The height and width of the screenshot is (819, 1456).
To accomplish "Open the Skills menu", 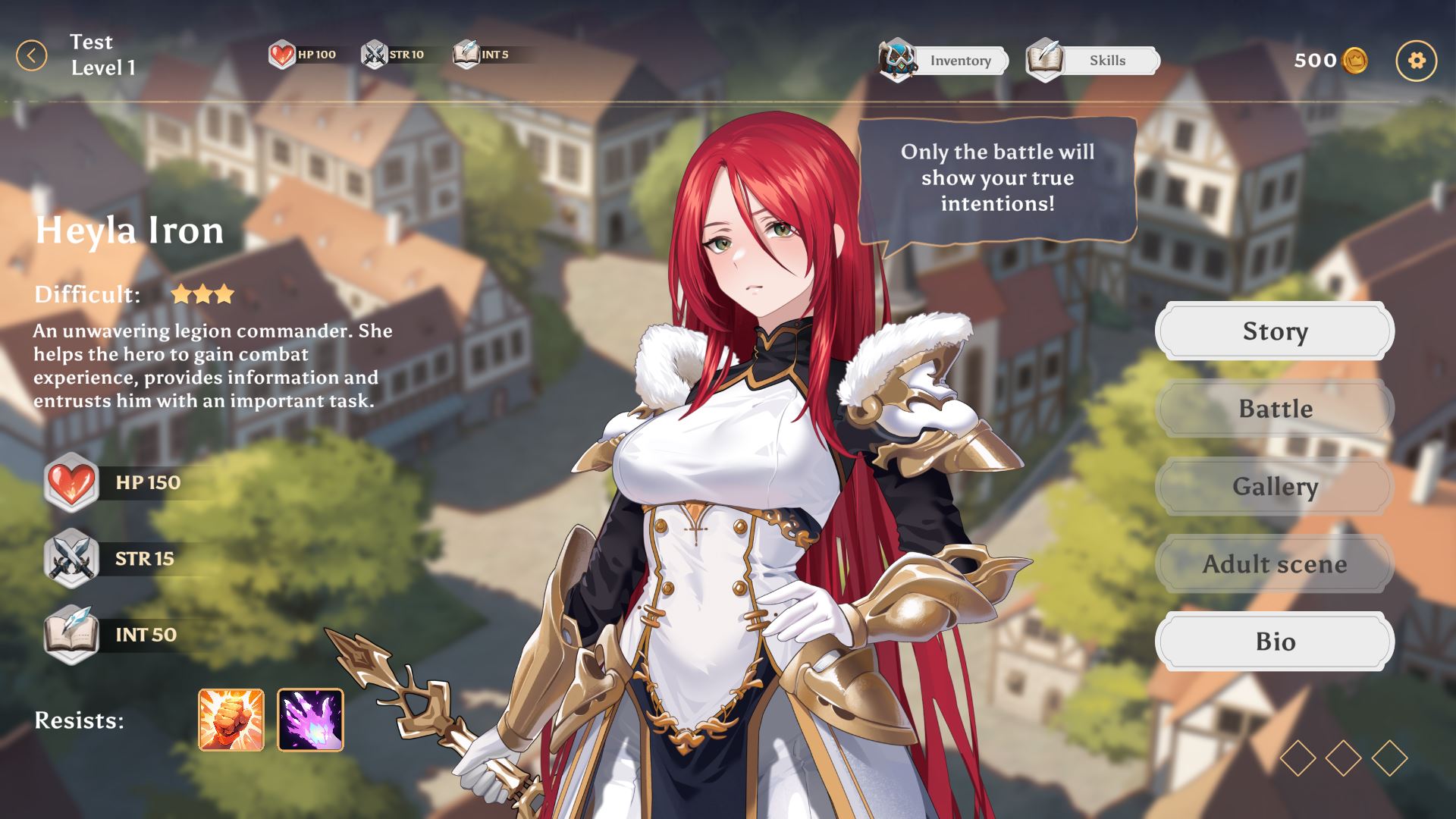I will click(1093, 61).
